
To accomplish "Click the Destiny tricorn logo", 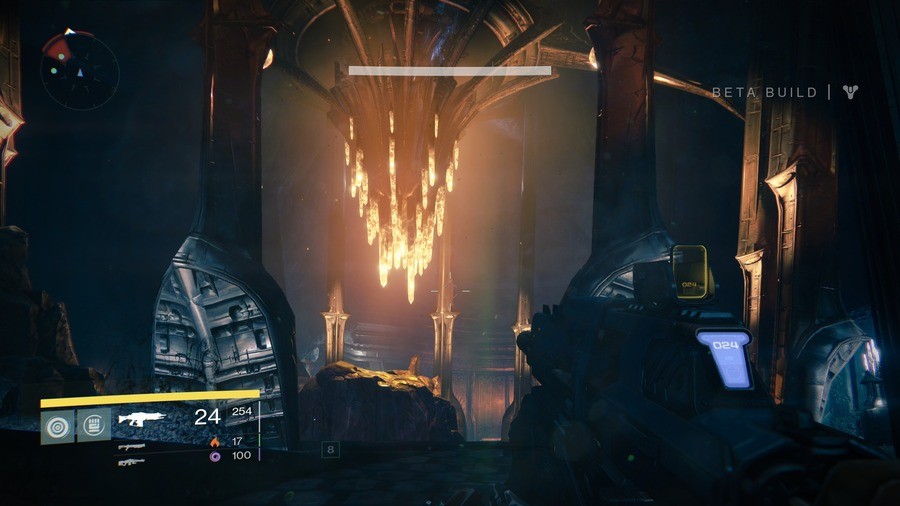I will tap(850, 92).
